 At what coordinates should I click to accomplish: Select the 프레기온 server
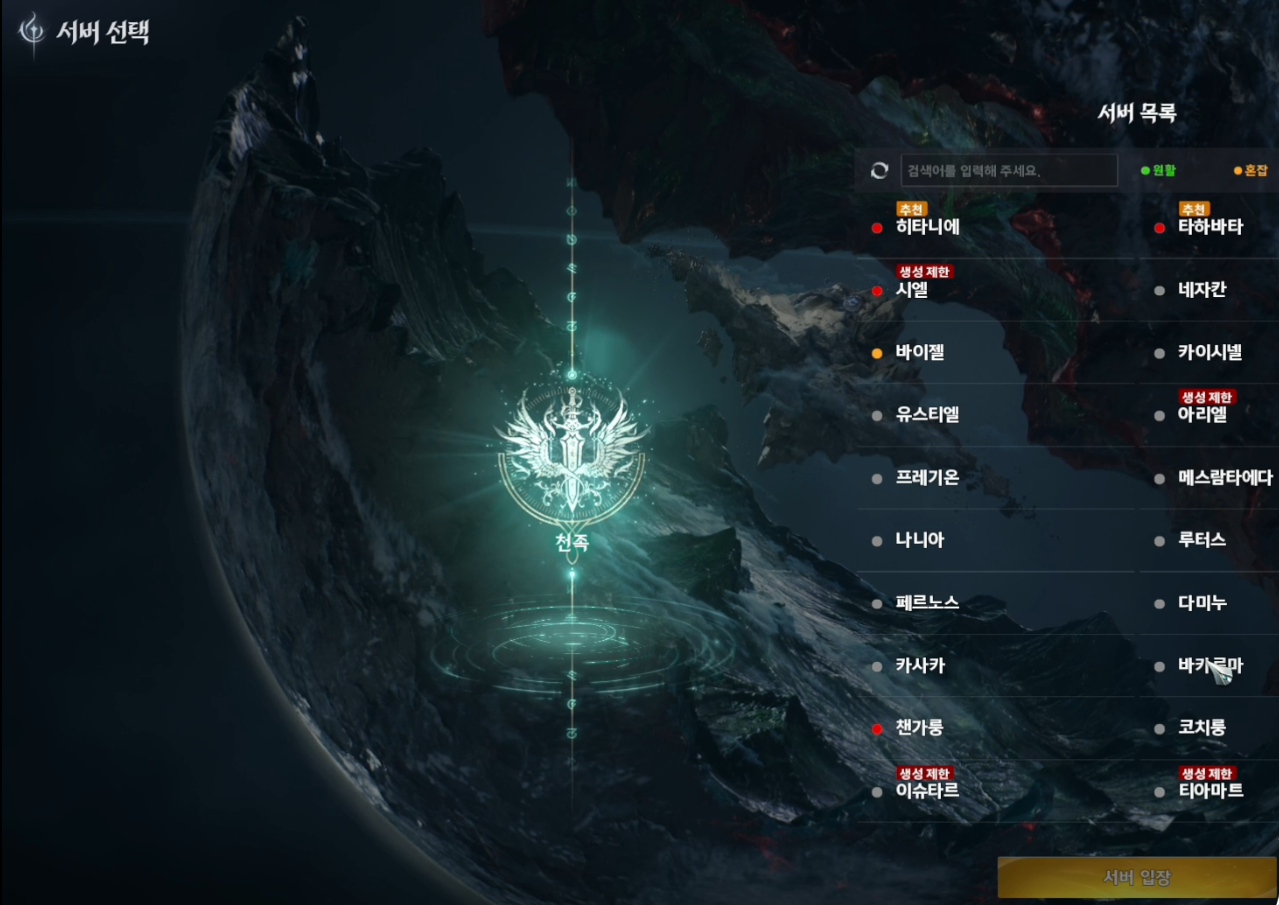(928, 478)
